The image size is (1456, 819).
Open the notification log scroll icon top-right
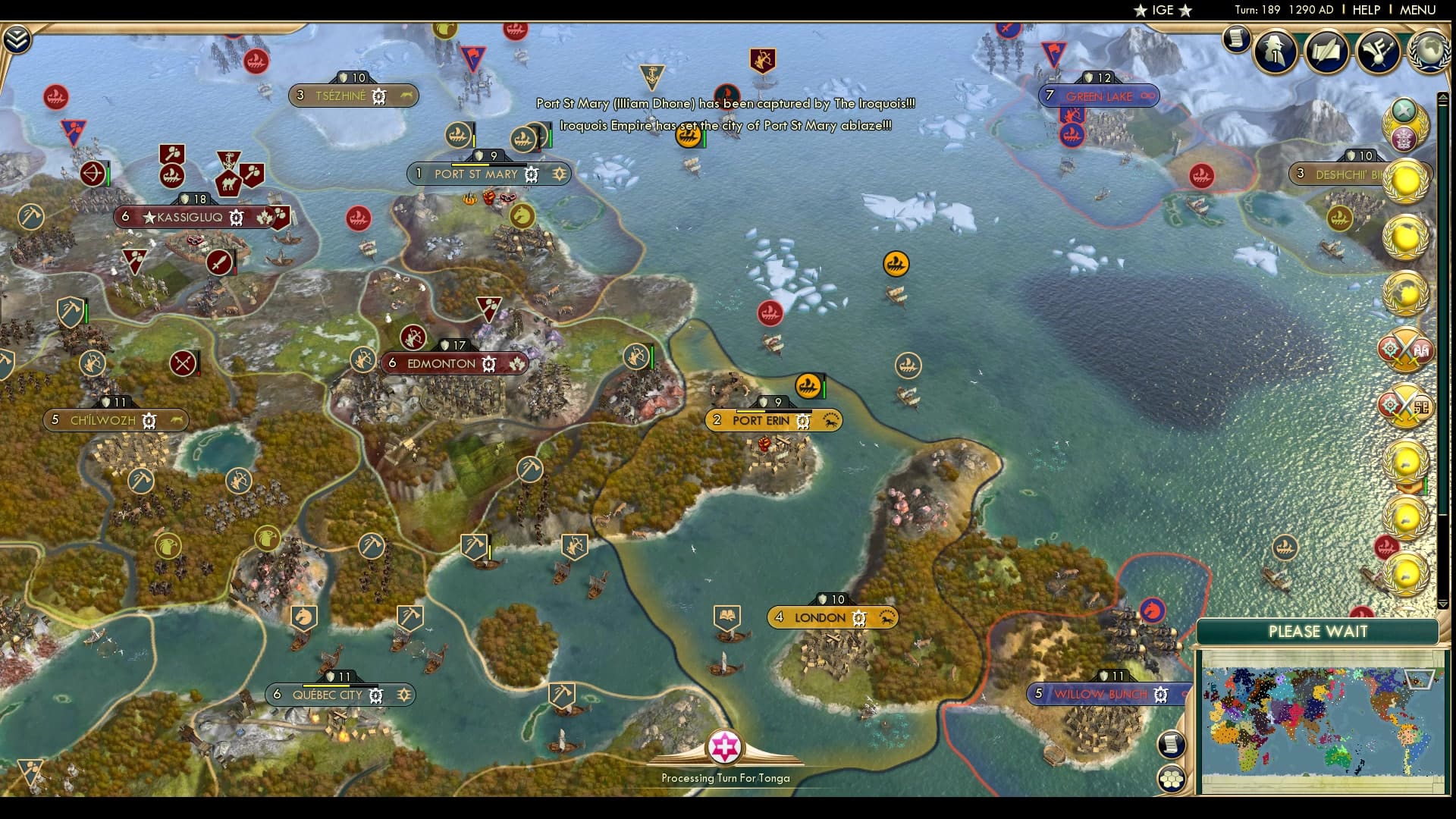(x=1238, y=38)
